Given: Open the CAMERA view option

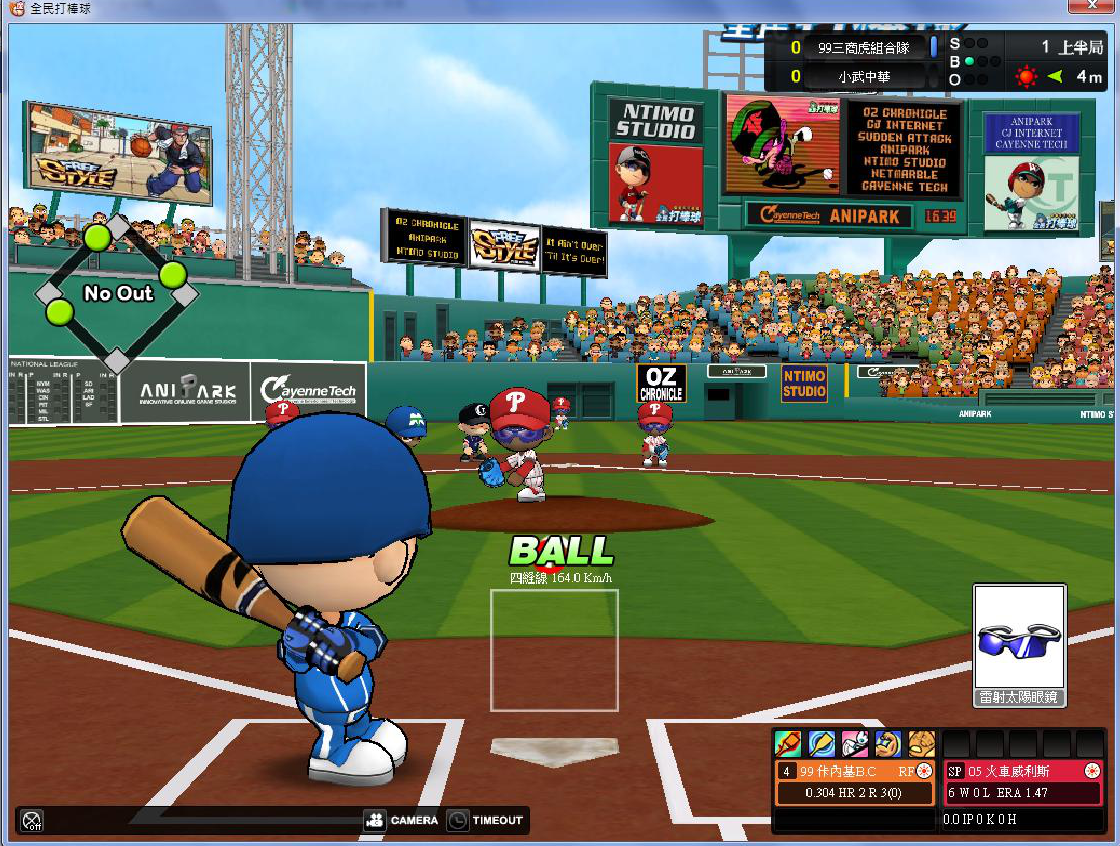Looking at the screenshot, I should (x=402, y=820).
